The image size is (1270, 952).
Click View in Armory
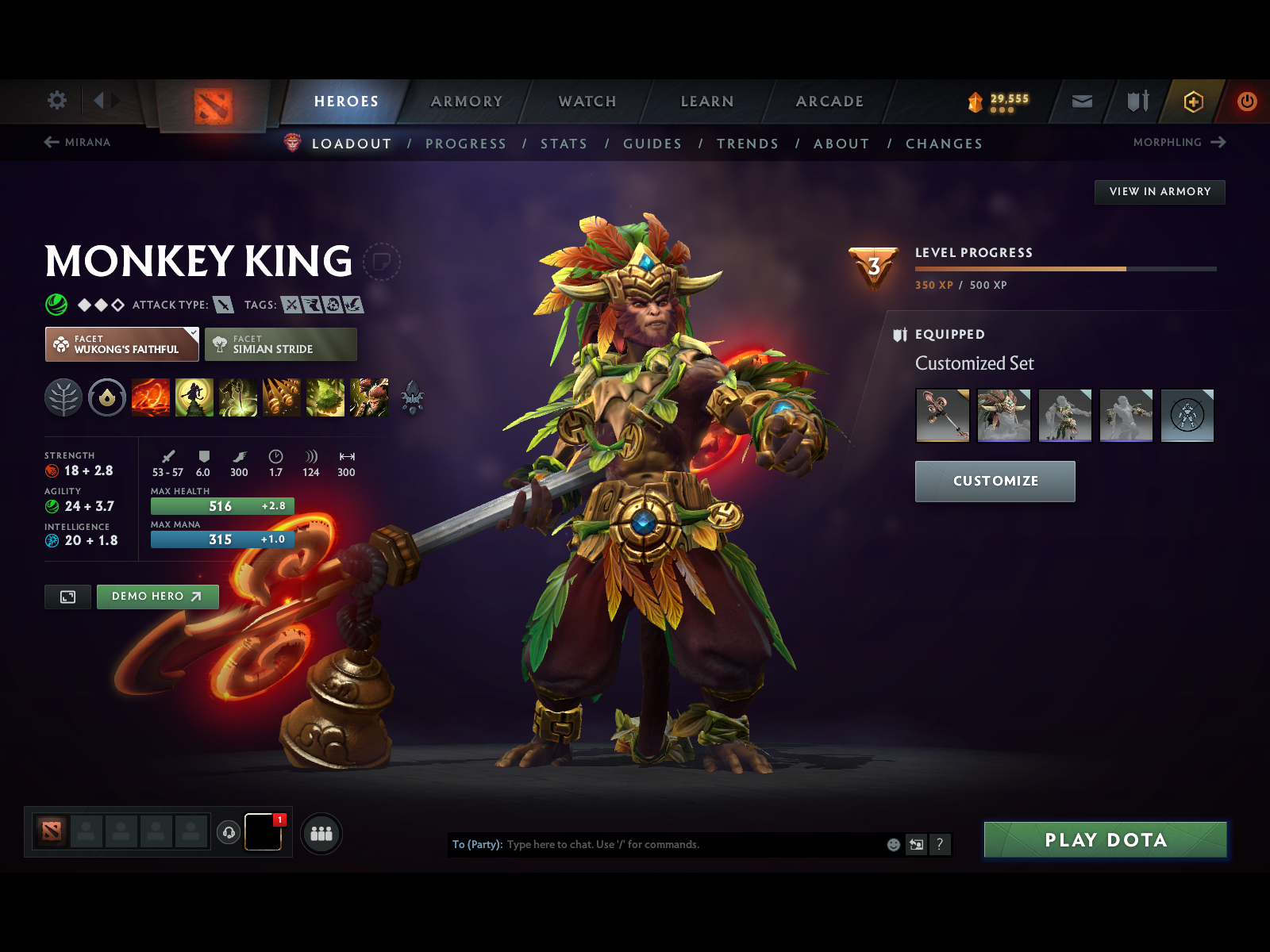(x=1160, y=191)
